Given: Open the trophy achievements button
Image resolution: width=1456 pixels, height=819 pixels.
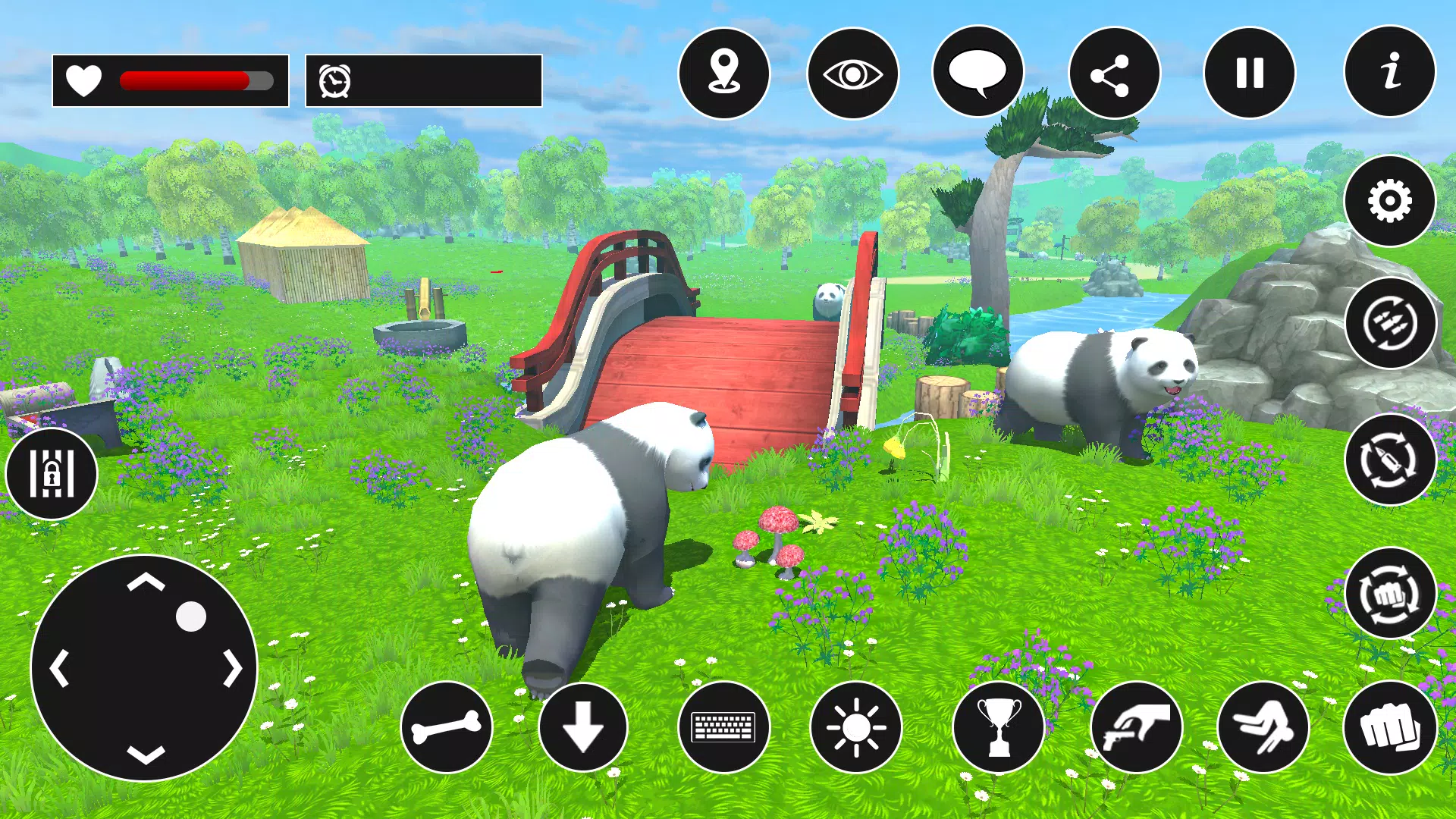Looking at the screenshot, I should [x=998, y=727].
